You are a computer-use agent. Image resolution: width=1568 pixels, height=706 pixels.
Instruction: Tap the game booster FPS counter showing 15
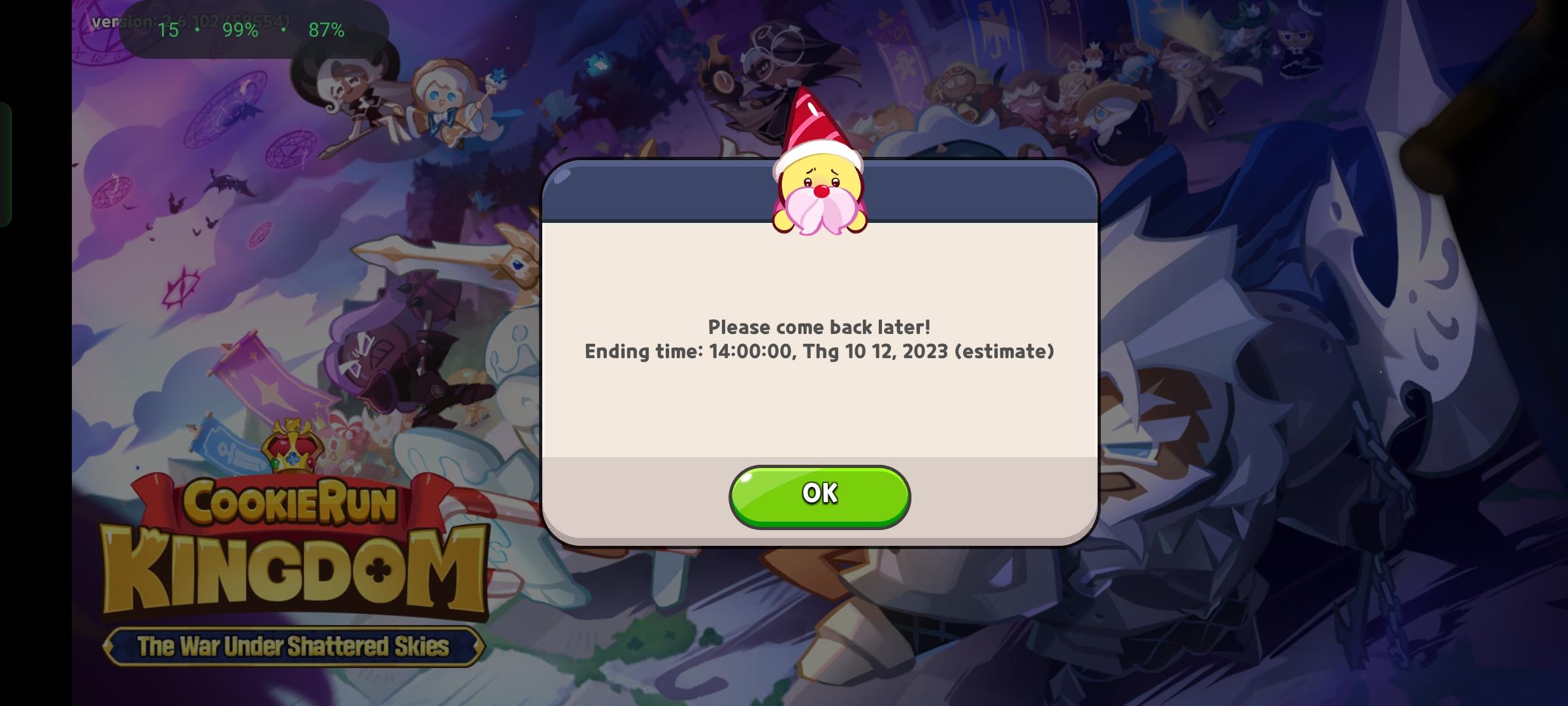pos(169,29)
